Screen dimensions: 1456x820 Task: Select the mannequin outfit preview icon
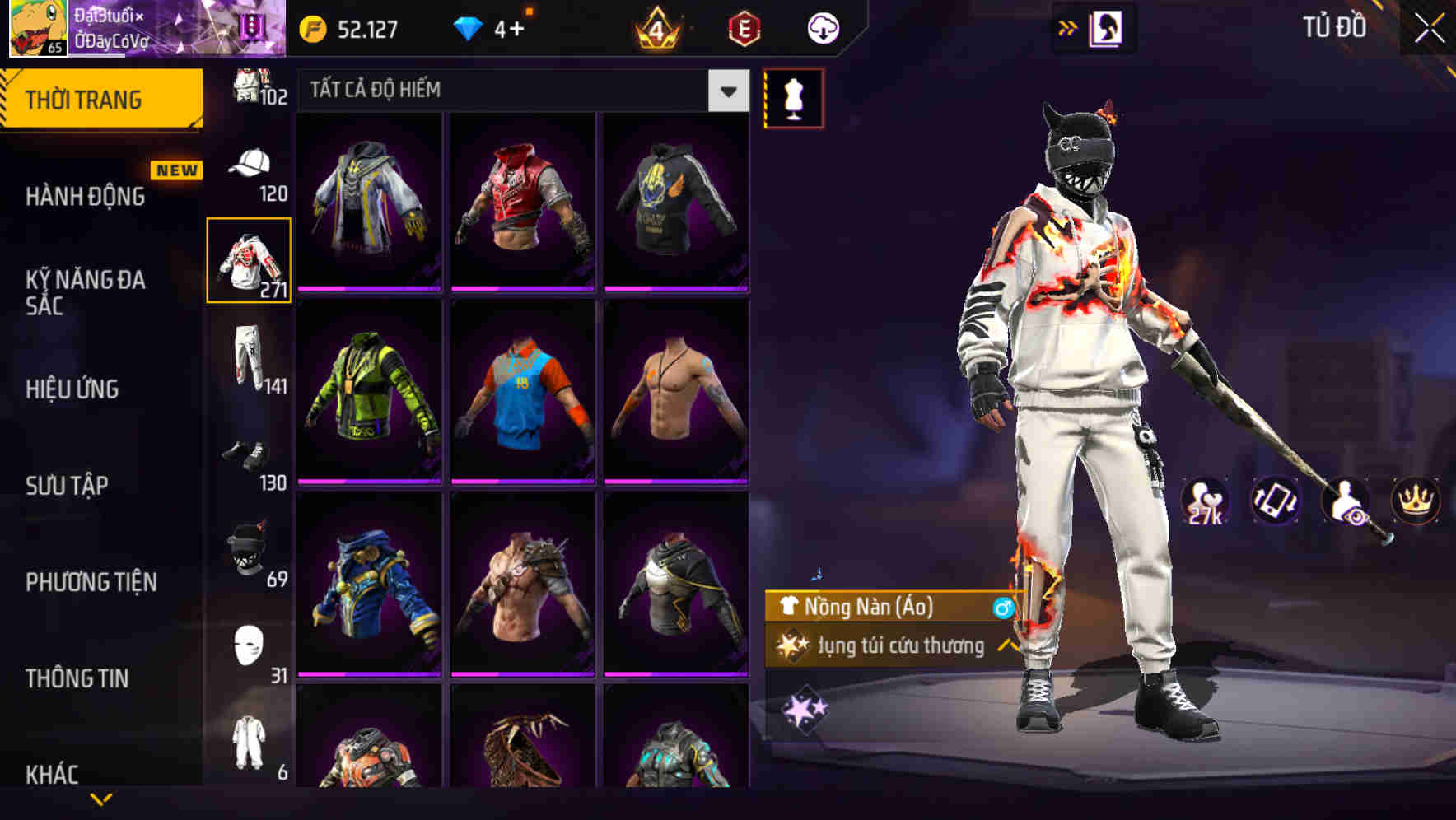point(793,97)
